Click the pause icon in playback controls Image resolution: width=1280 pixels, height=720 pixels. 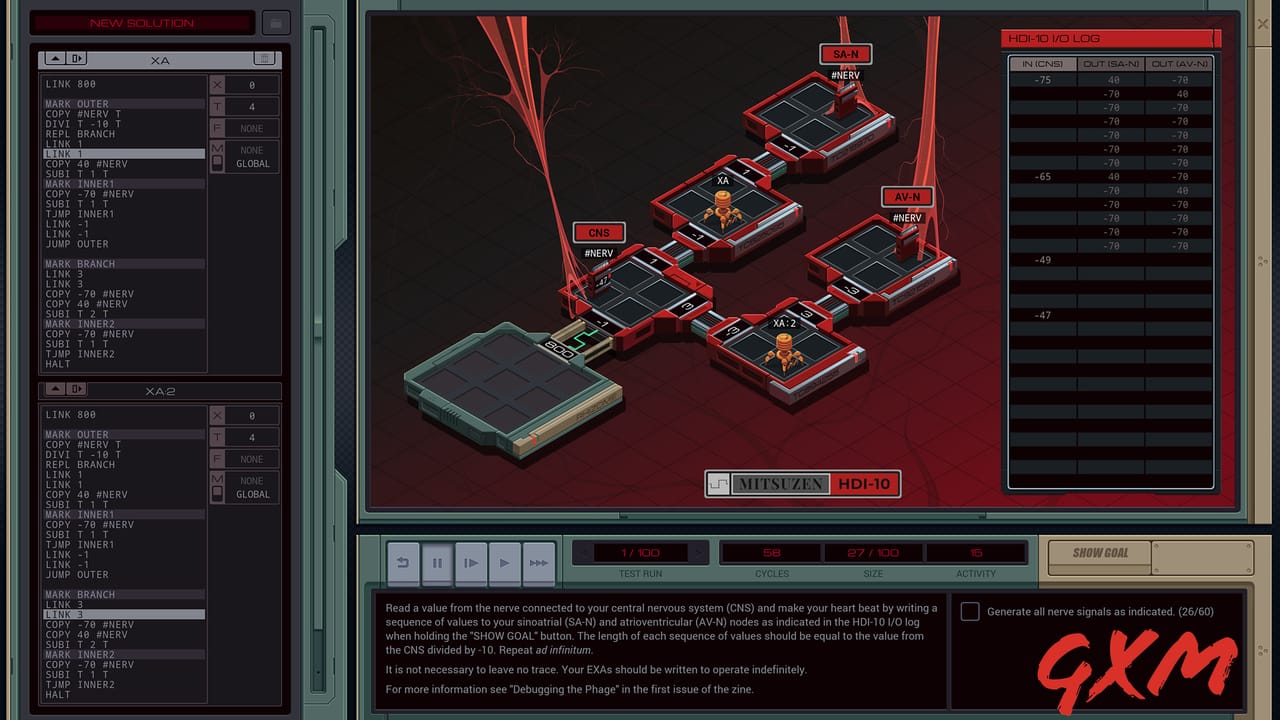coord(437,563)
